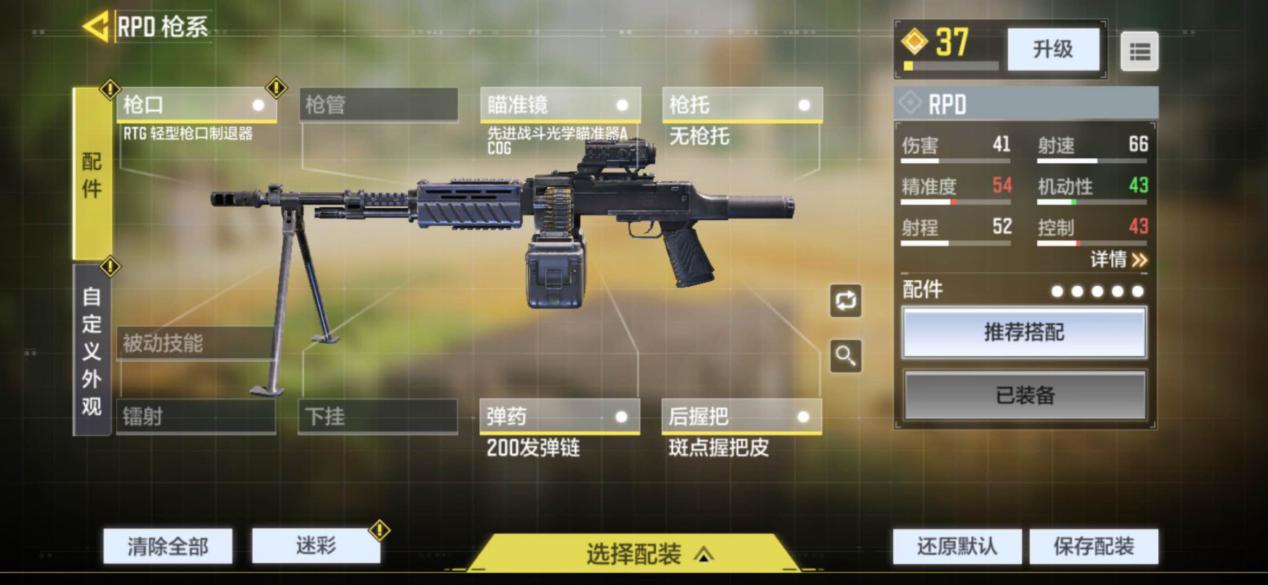Viewport: 1268px width, 585px height.
Task: Switch to the 配件 attachments tab
Action: [92, 175]
